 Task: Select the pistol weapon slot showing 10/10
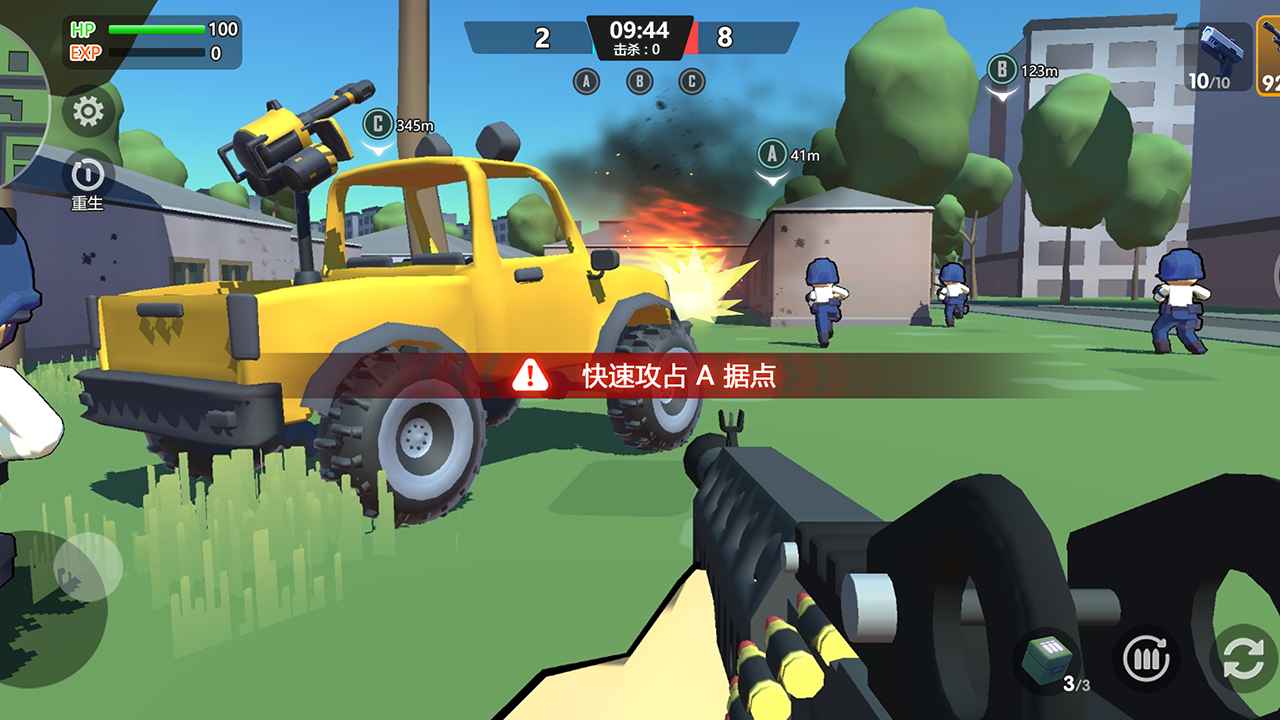pos(1217,58)
